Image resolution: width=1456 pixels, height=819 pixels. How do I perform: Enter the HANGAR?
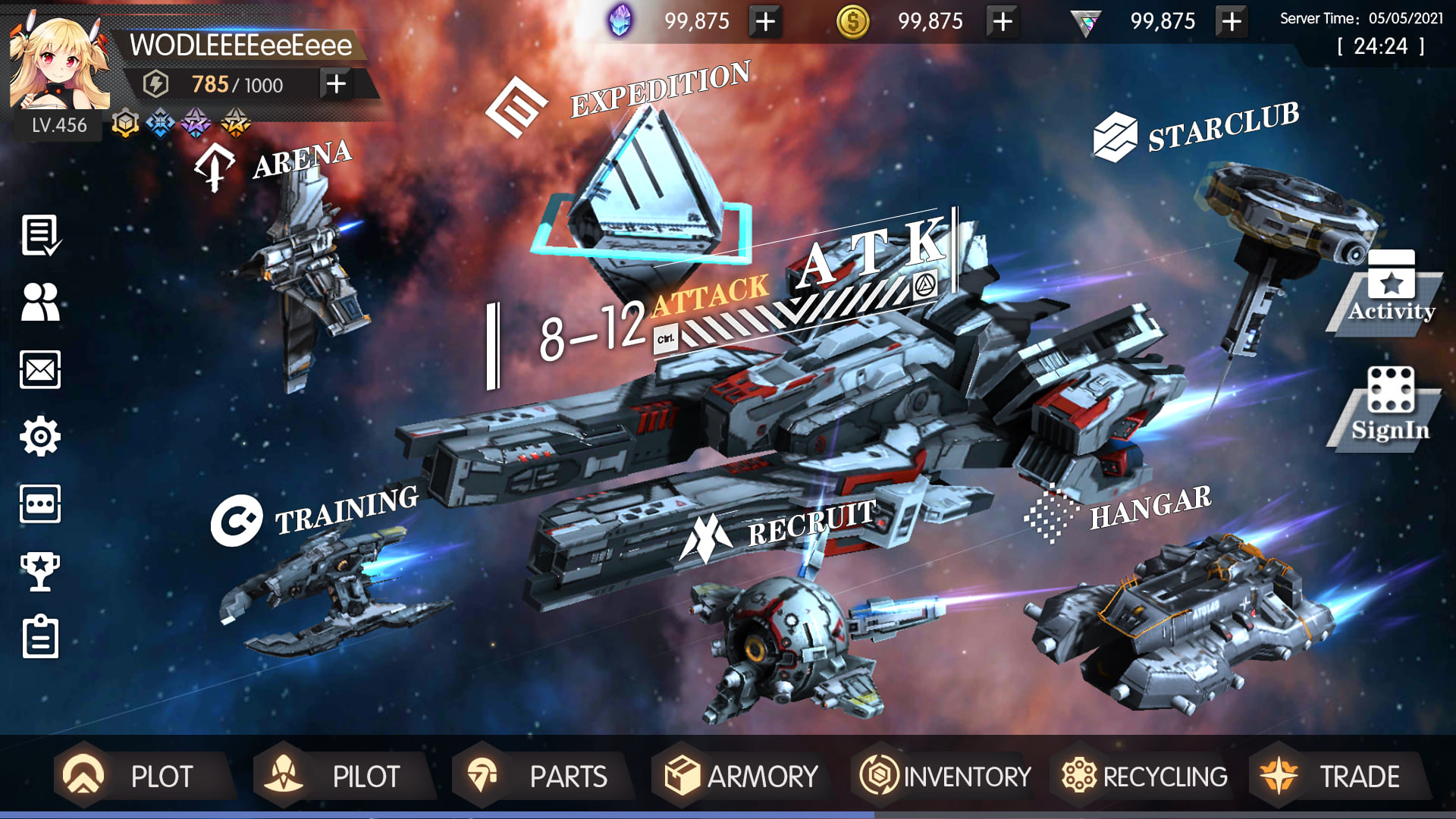[x=1149, y=507]
